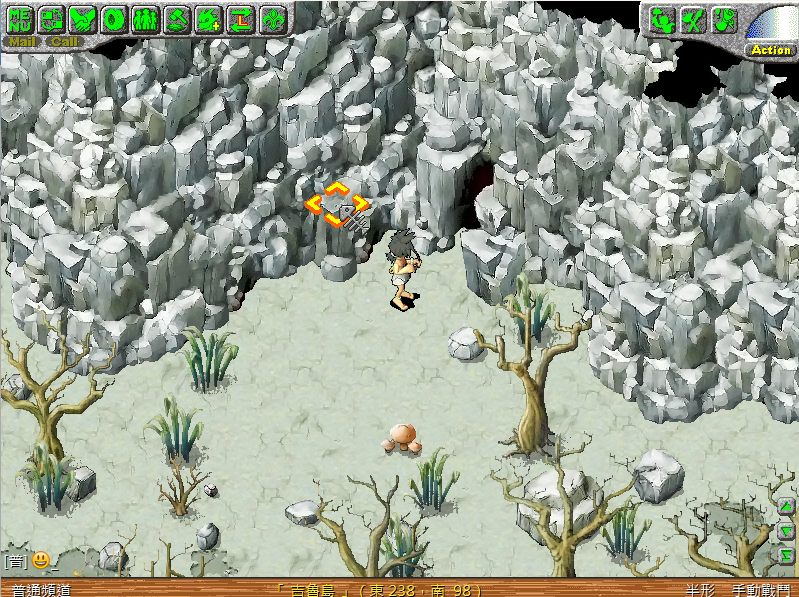
Task: Click the L swap arrows icon
Action: pos(240,17)
